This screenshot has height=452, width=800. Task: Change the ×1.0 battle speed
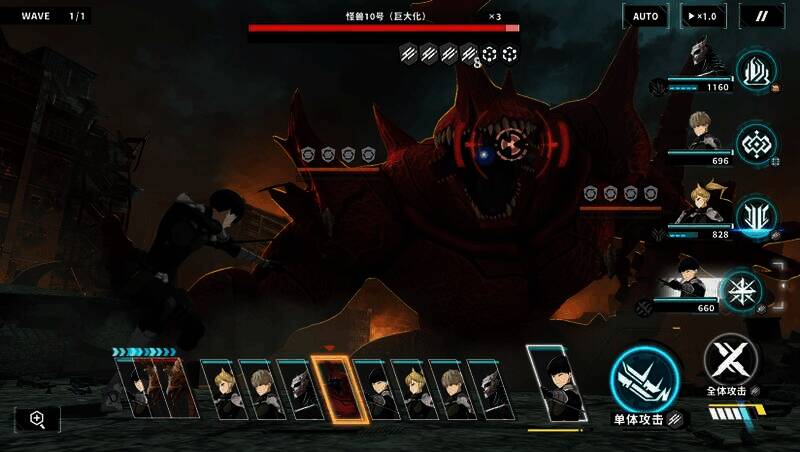click(x=703, y=16)
